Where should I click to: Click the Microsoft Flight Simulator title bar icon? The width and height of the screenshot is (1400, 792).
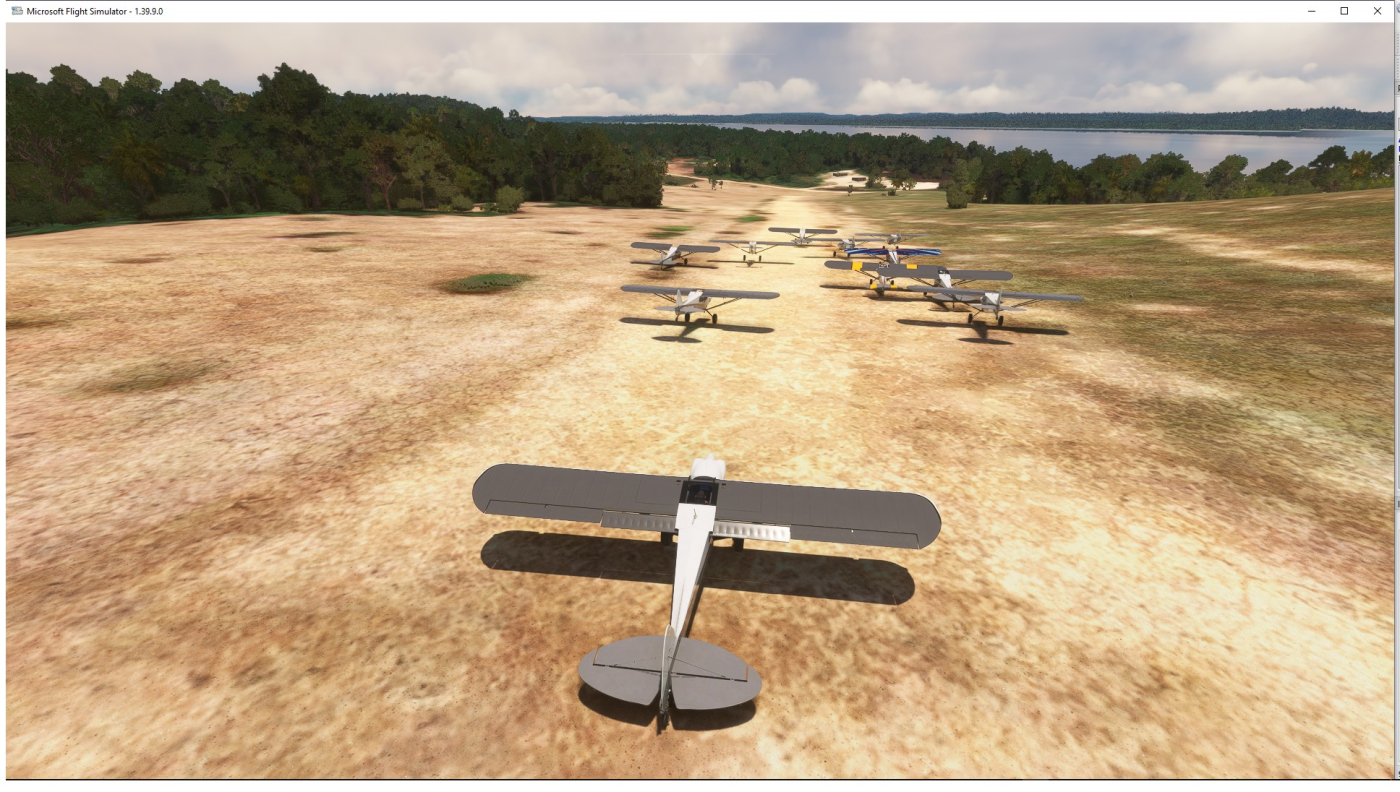click(10, 10)
